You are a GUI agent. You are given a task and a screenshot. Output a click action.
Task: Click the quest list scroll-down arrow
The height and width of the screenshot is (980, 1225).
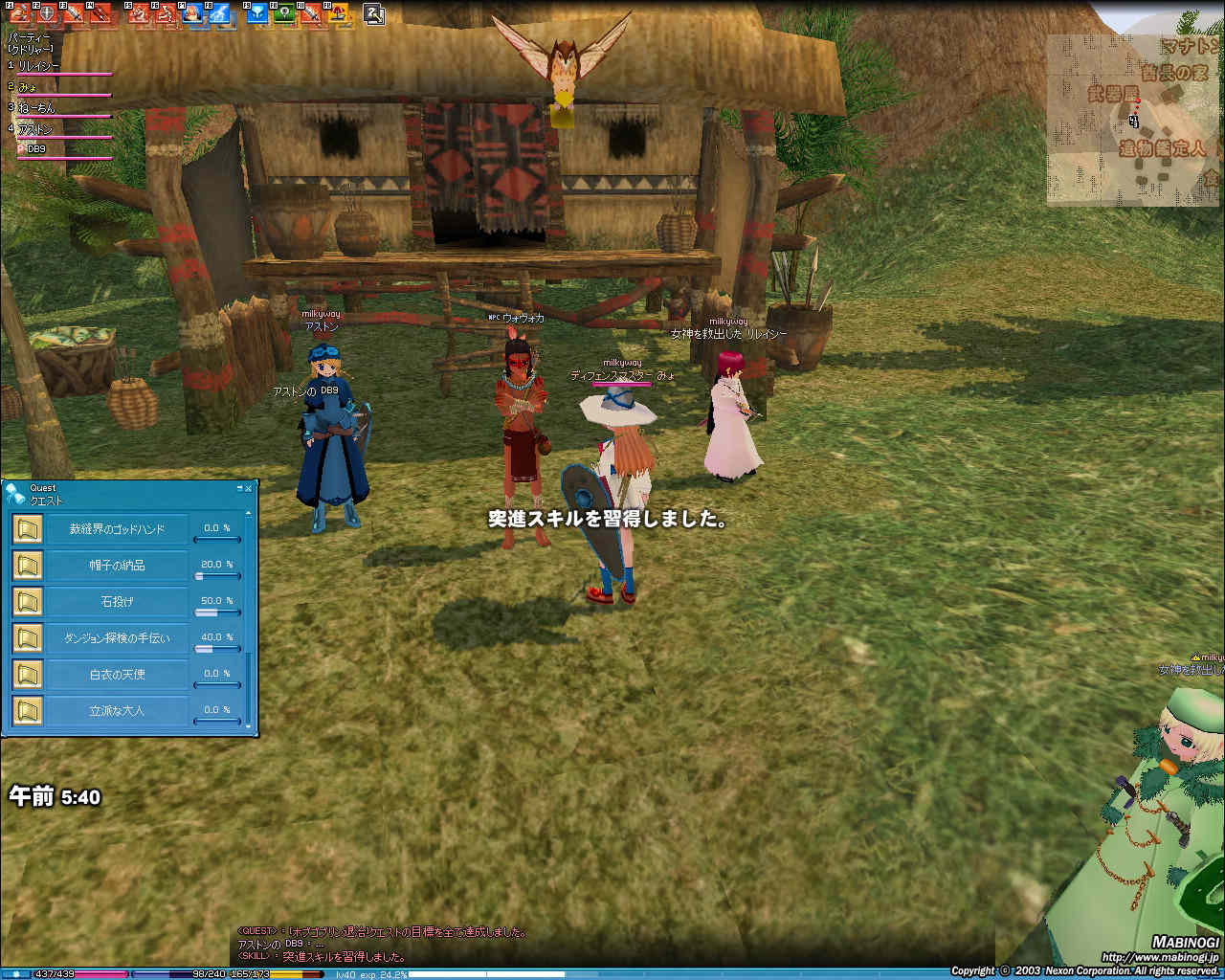tap(249, 725)
